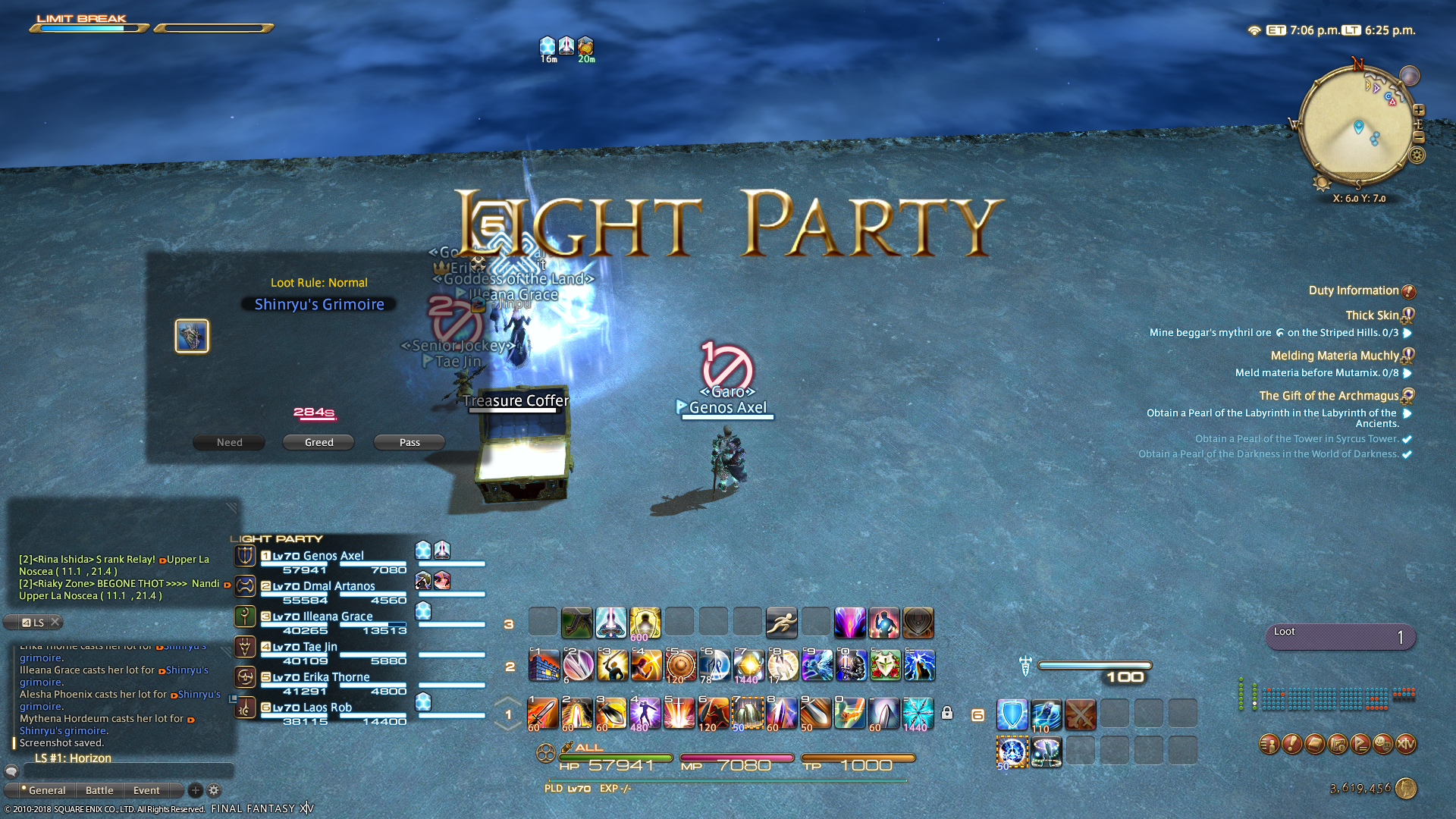Screen dimensions: 1456x819
Task: Choose Laos Rob from party list
Action: point(327,708)
